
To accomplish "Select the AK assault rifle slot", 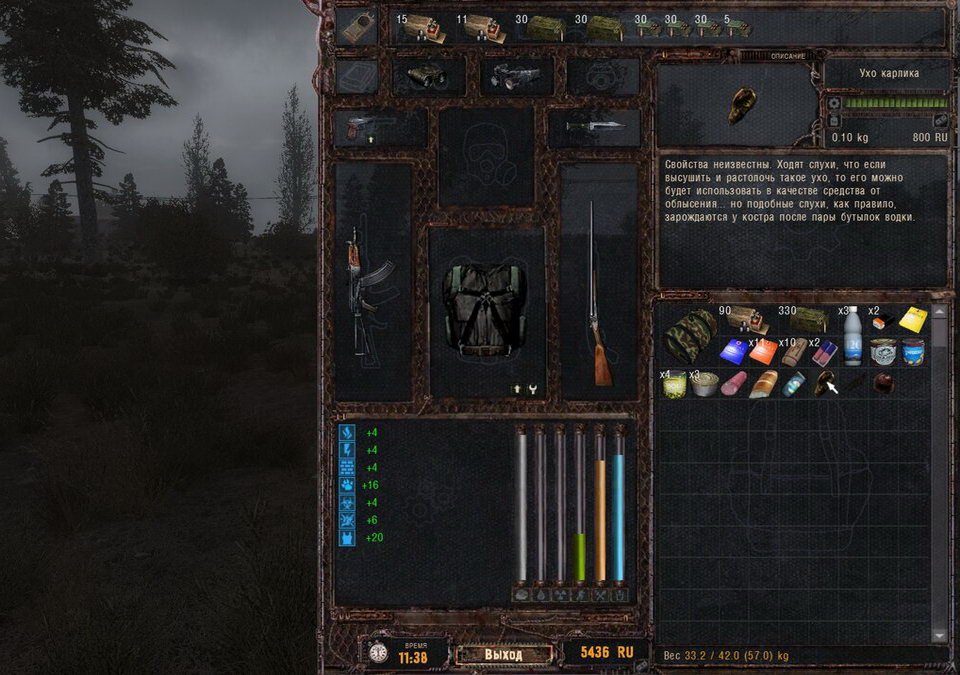I will 360,284.
